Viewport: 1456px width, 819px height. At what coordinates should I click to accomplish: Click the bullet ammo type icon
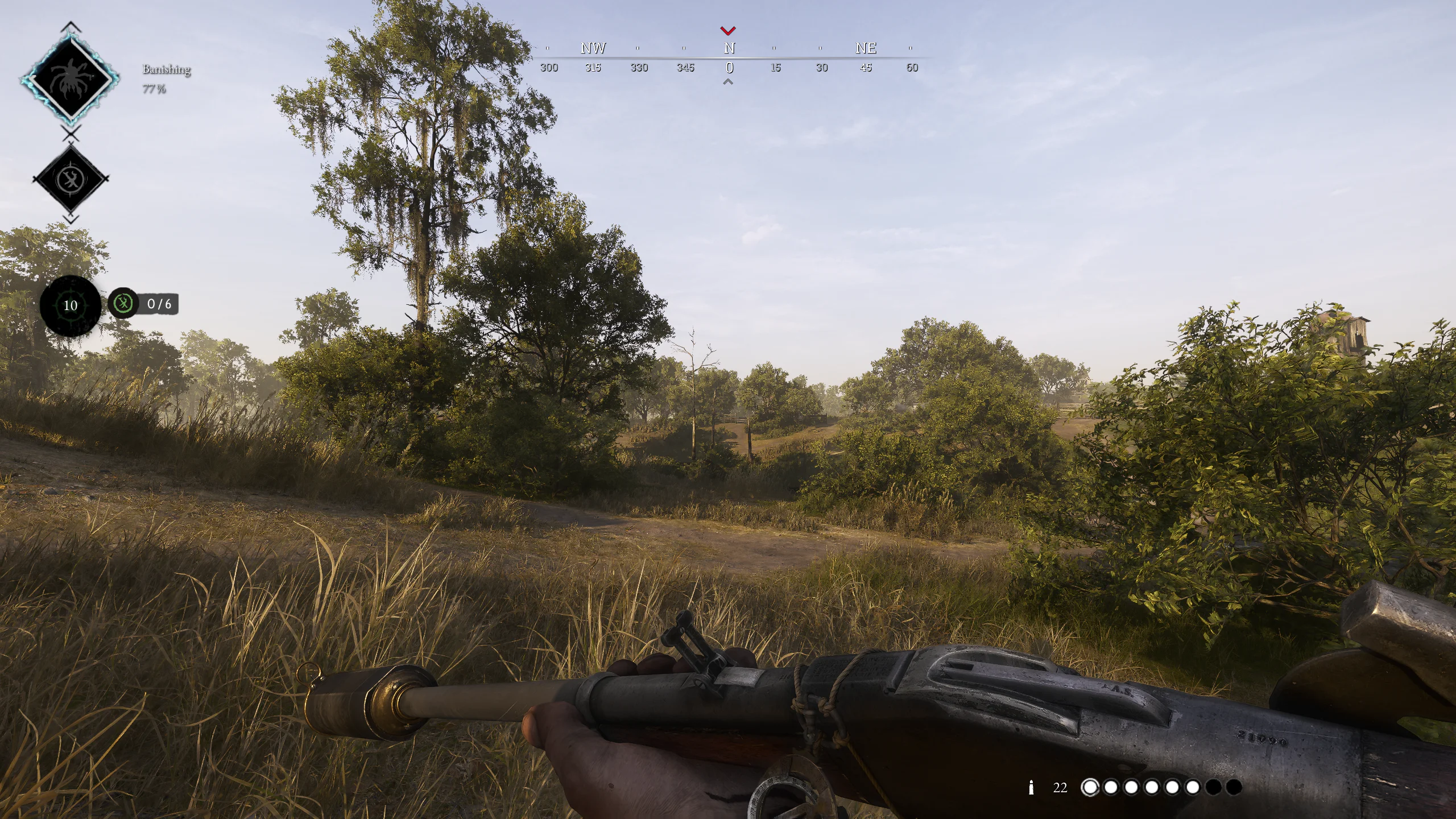point(1032,787)
